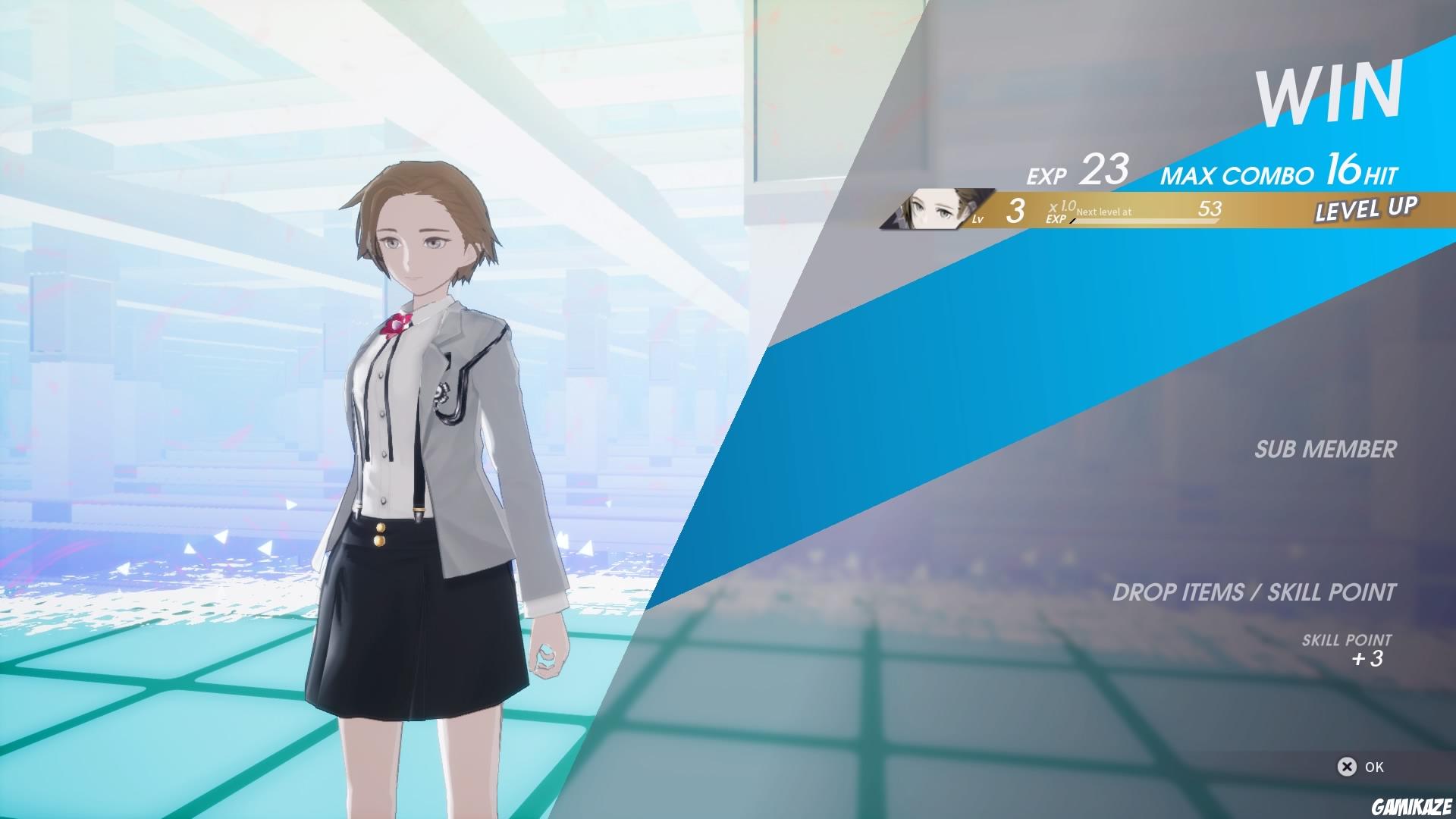Click the standing character model

[425, 455]
